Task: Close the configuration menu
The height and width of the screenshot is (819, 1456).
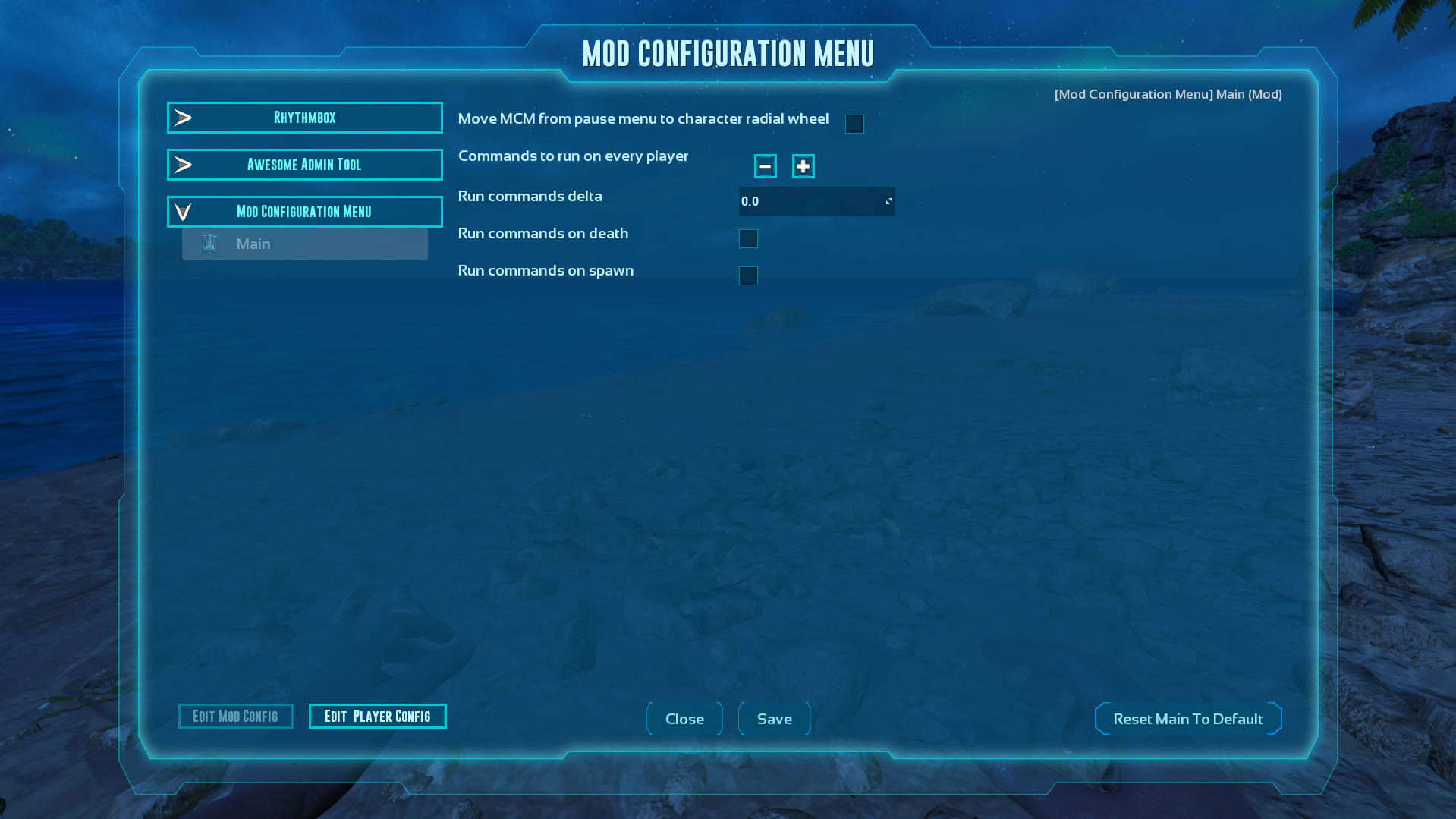Action: (684, 719)
